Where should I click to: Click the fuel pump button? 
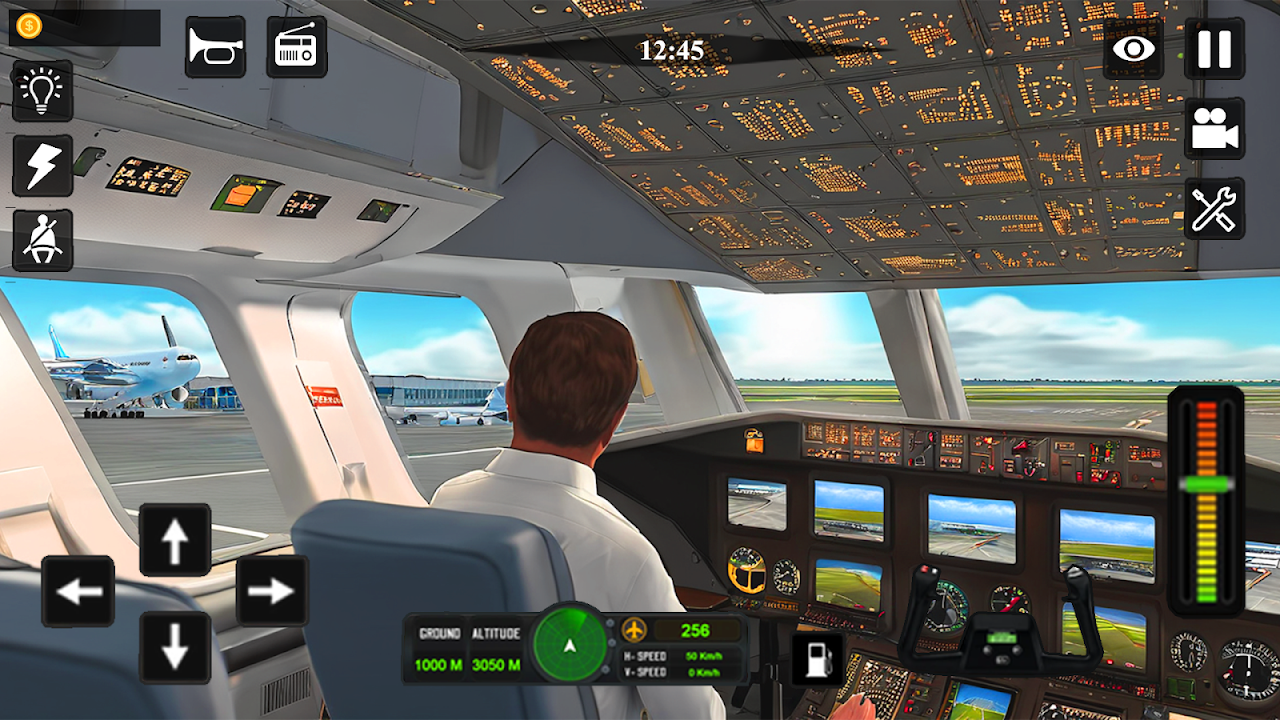tap(817, 659)
